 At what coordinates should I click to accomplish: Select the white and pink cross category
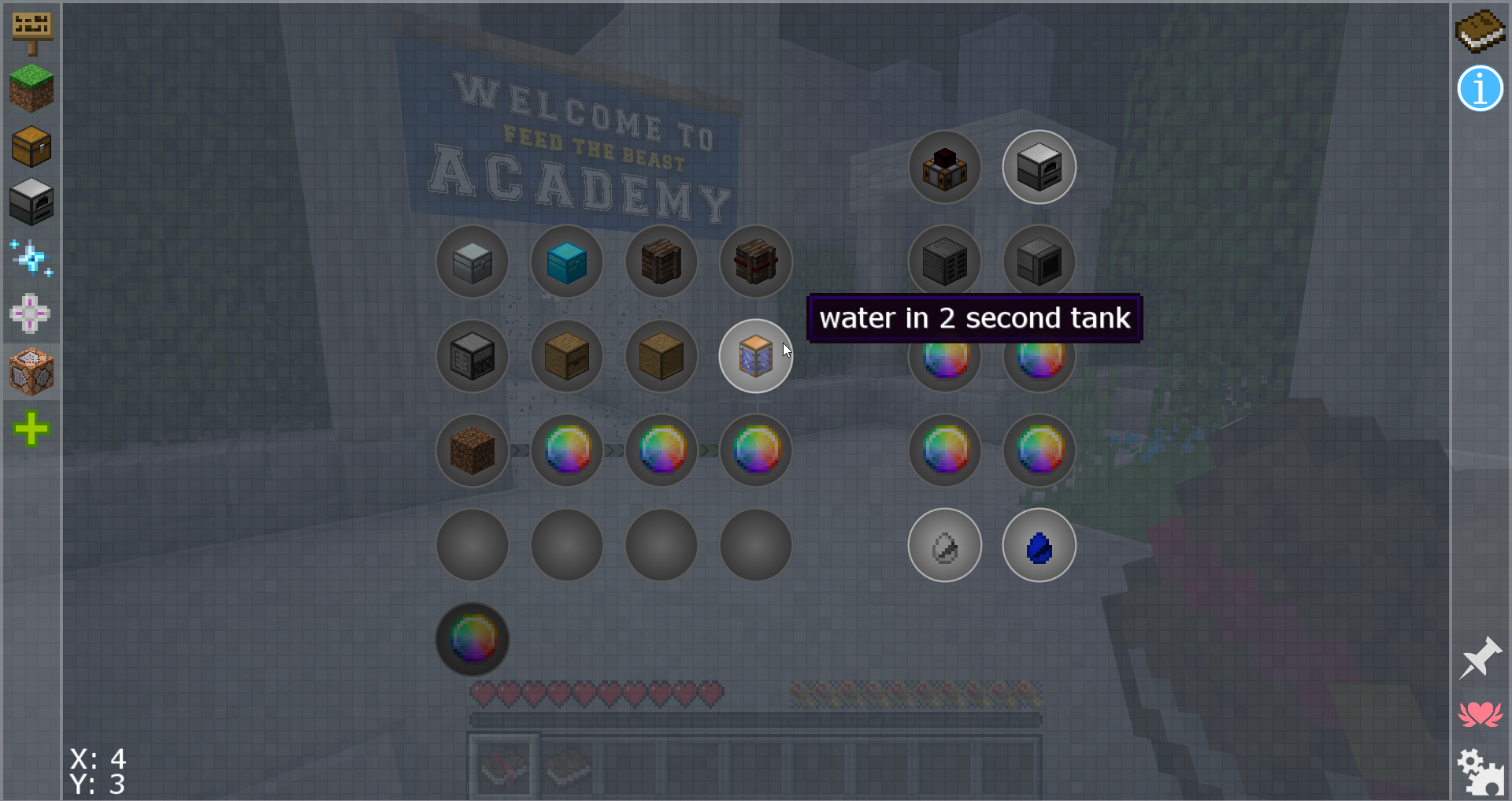tap(31, 314)
